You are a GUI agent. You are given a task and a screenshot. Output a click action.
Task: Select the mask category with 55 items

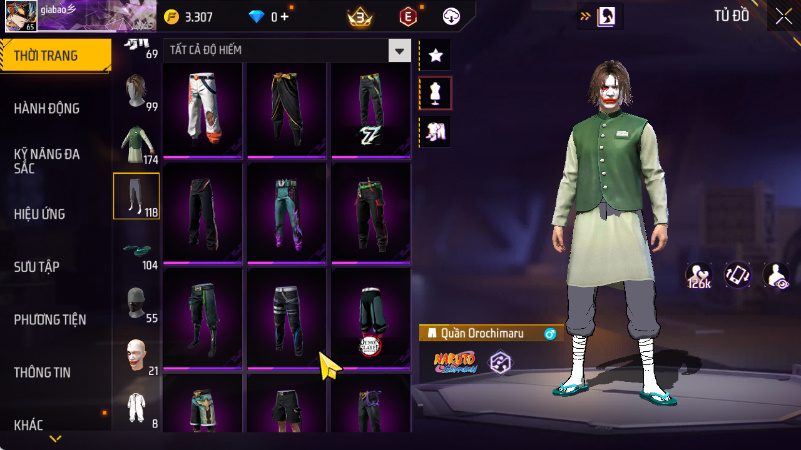[x=136, y=304]
